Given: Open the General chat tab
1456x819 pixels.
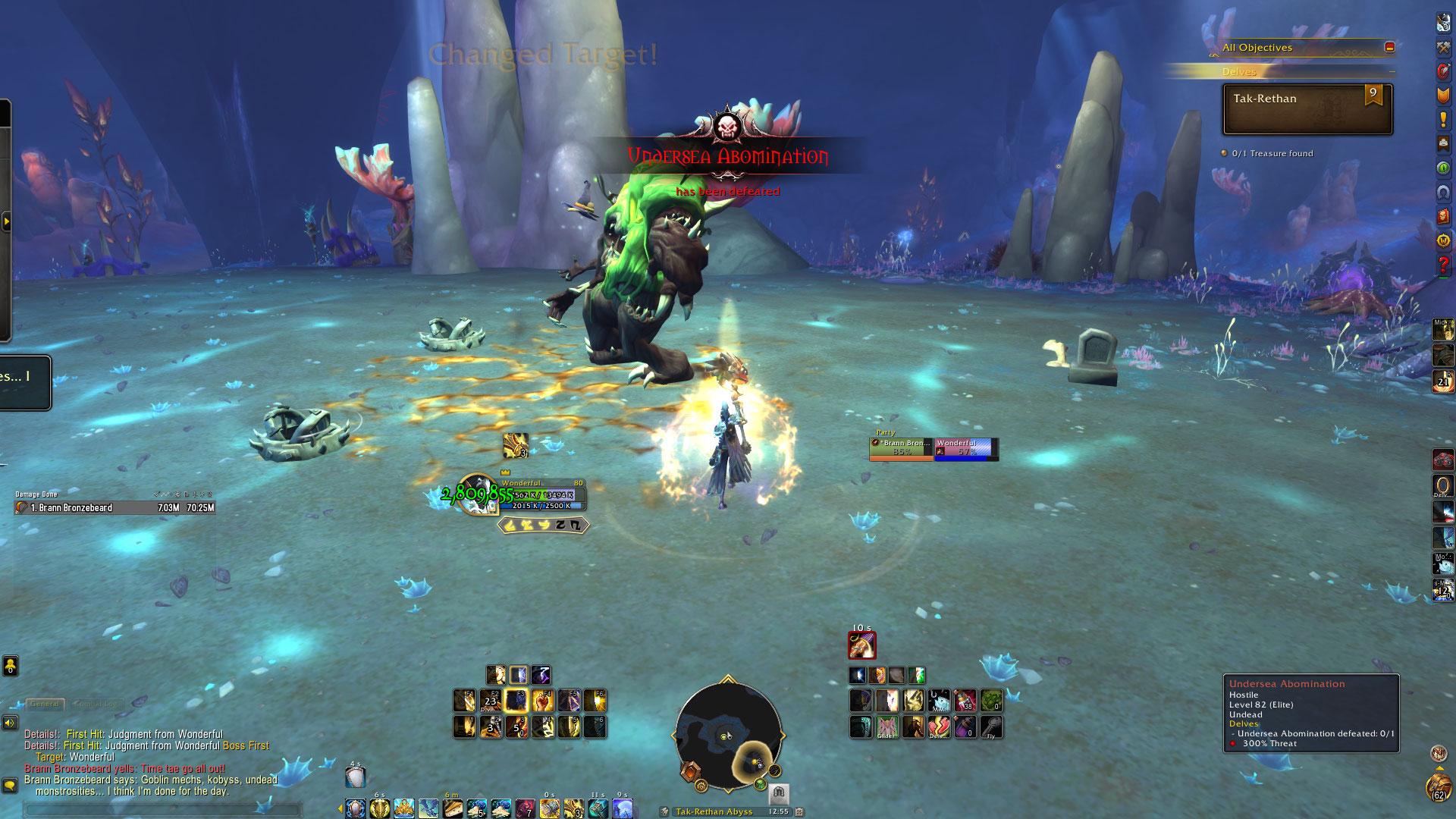Looking at the screenshot, I should [x=45, y=704].
